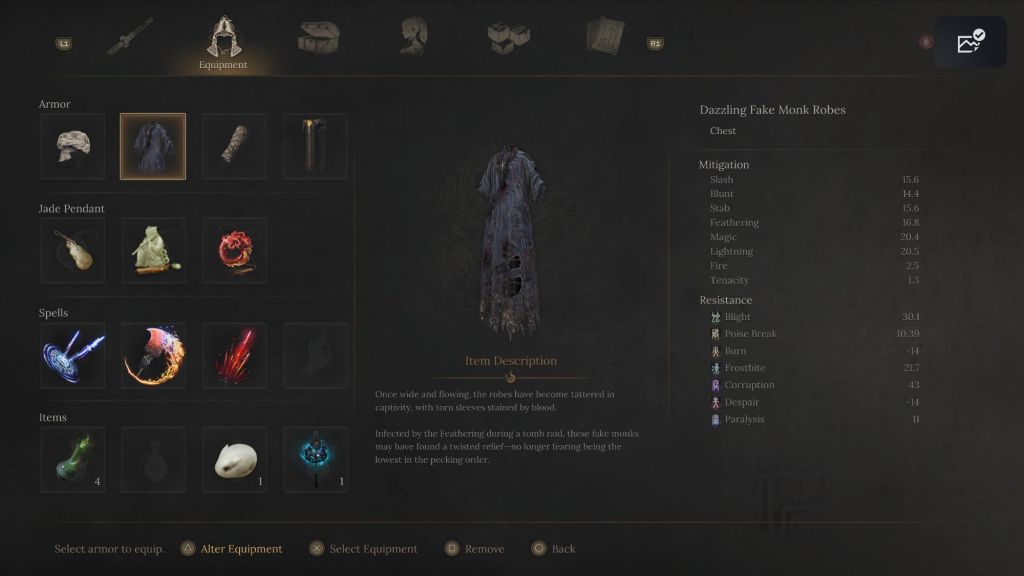Choose the green pouch jade pendant
1024x576 pixels.
click(x=153, y=251)
